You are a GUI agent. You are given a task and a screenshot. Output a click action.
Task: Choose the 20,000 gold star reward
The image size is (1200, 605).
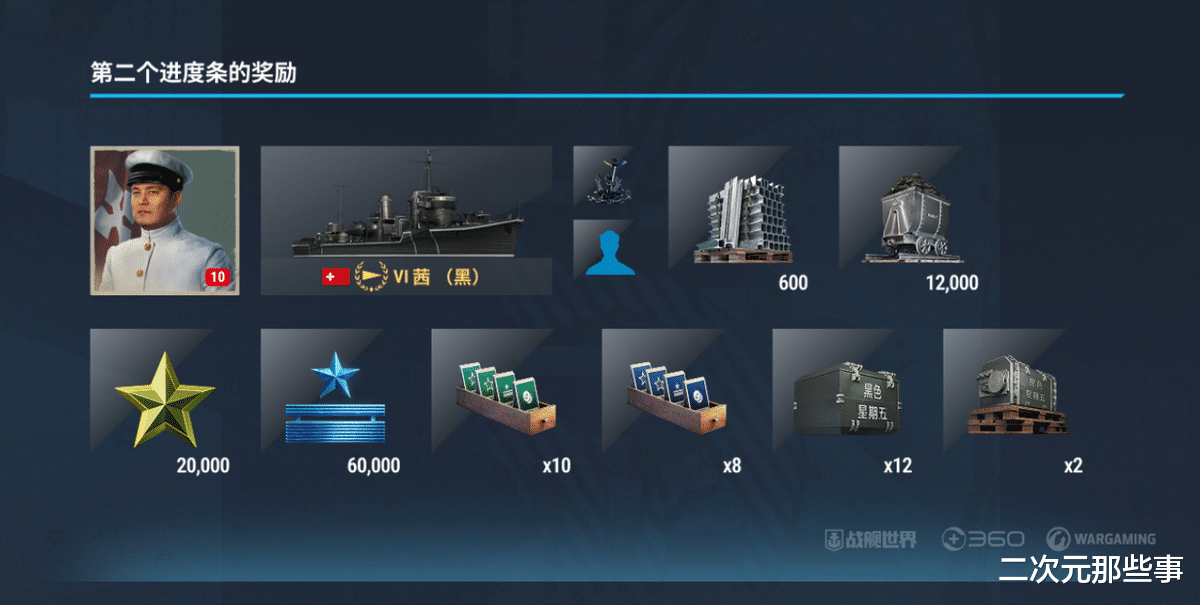(164, 402)
